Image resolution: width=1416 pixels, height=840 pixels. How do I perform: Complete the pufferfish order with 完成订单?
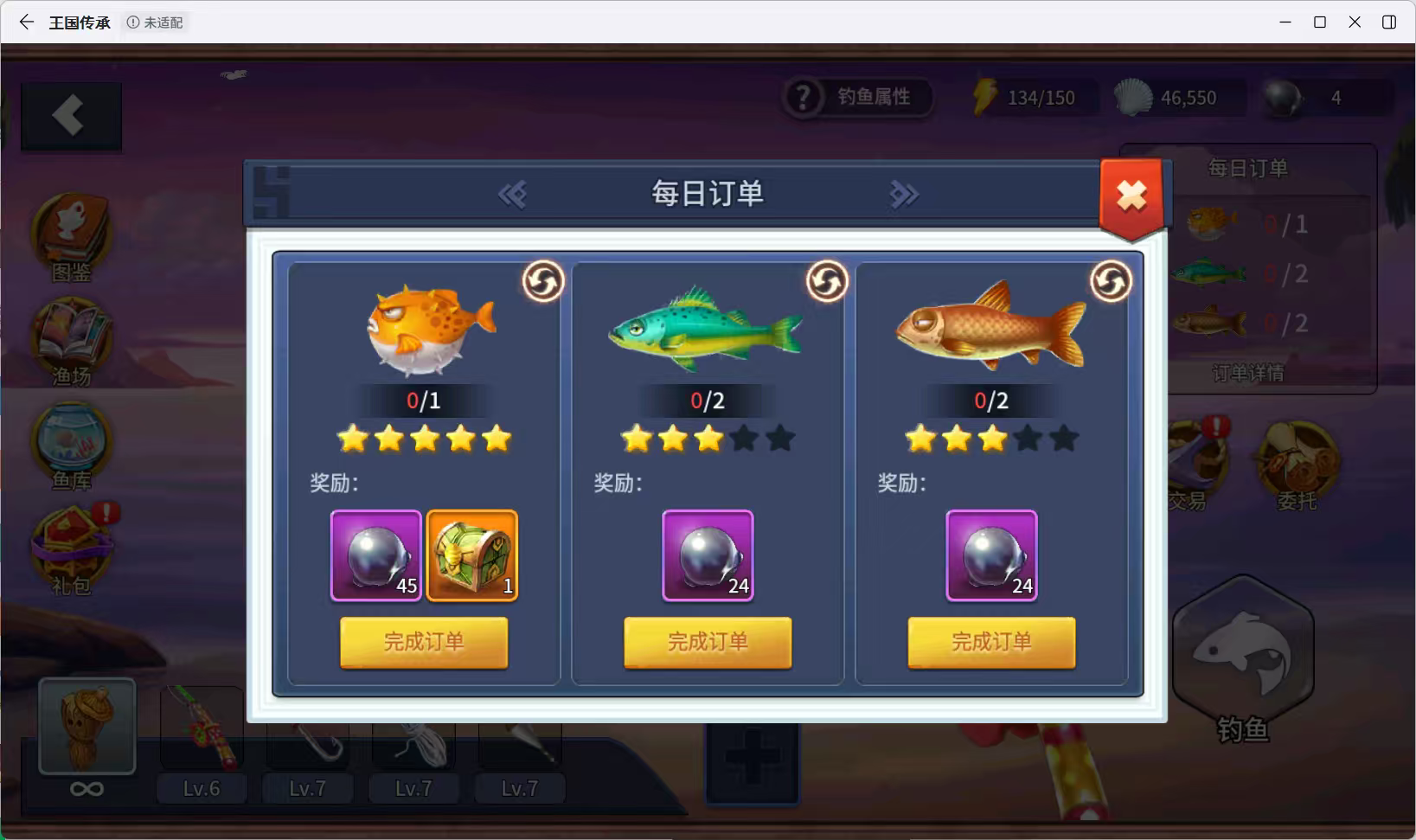click(423, 643)
